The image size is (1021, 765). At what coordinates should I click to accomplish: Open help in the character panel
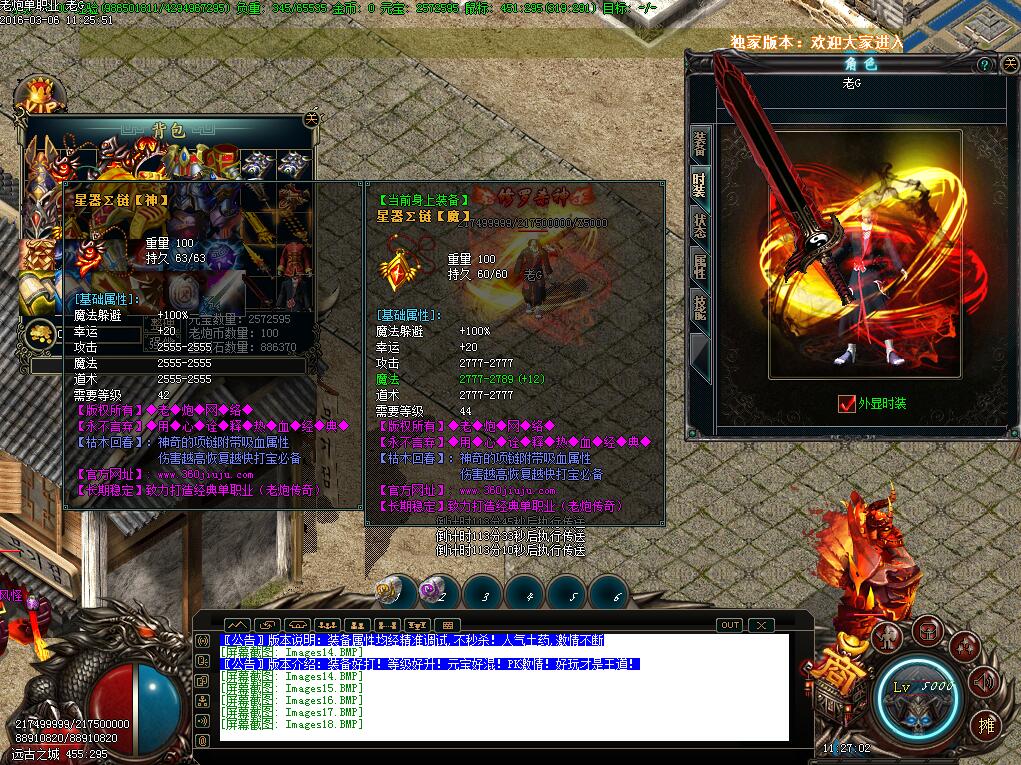point(984,64)
